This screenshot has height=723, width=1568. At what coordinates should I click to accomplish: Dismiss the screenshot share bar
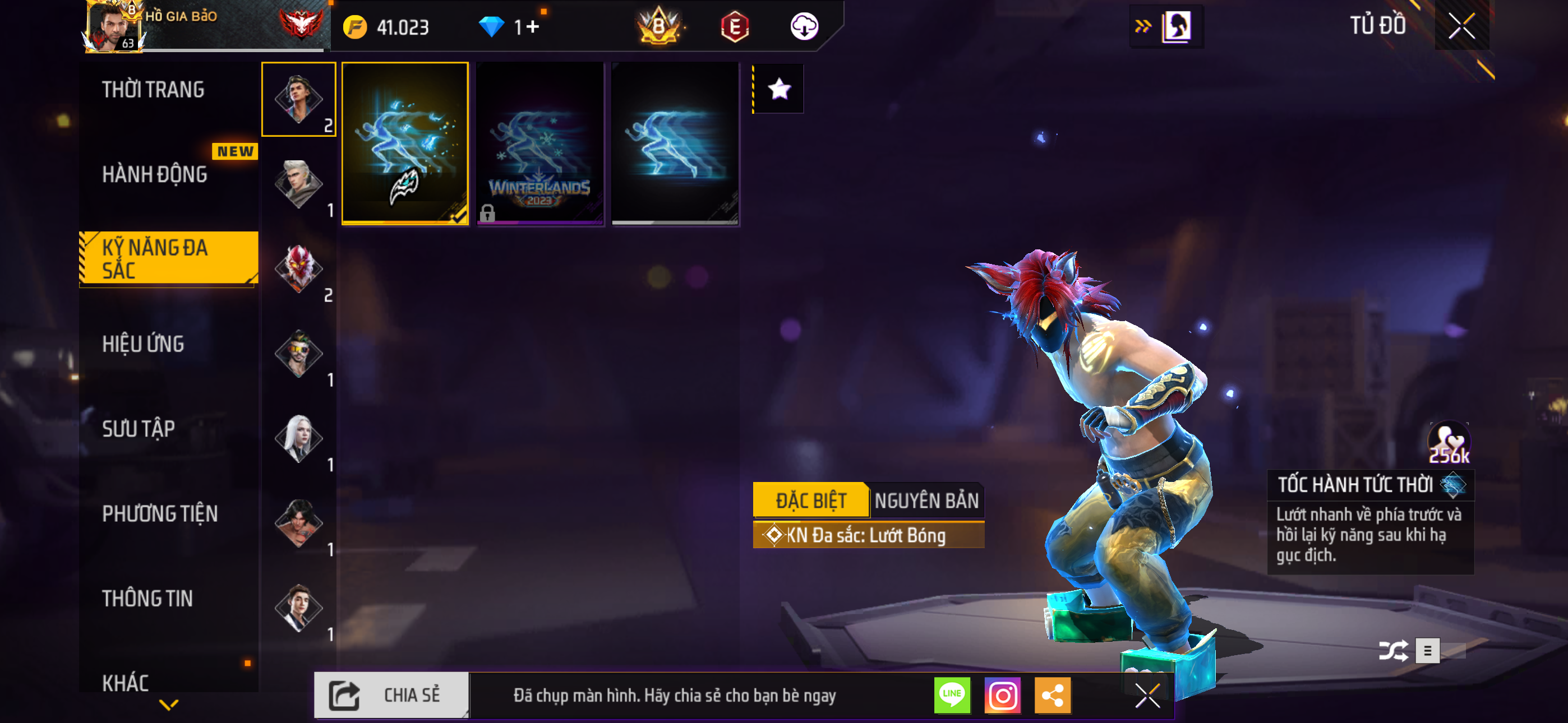pos(1147,695)
